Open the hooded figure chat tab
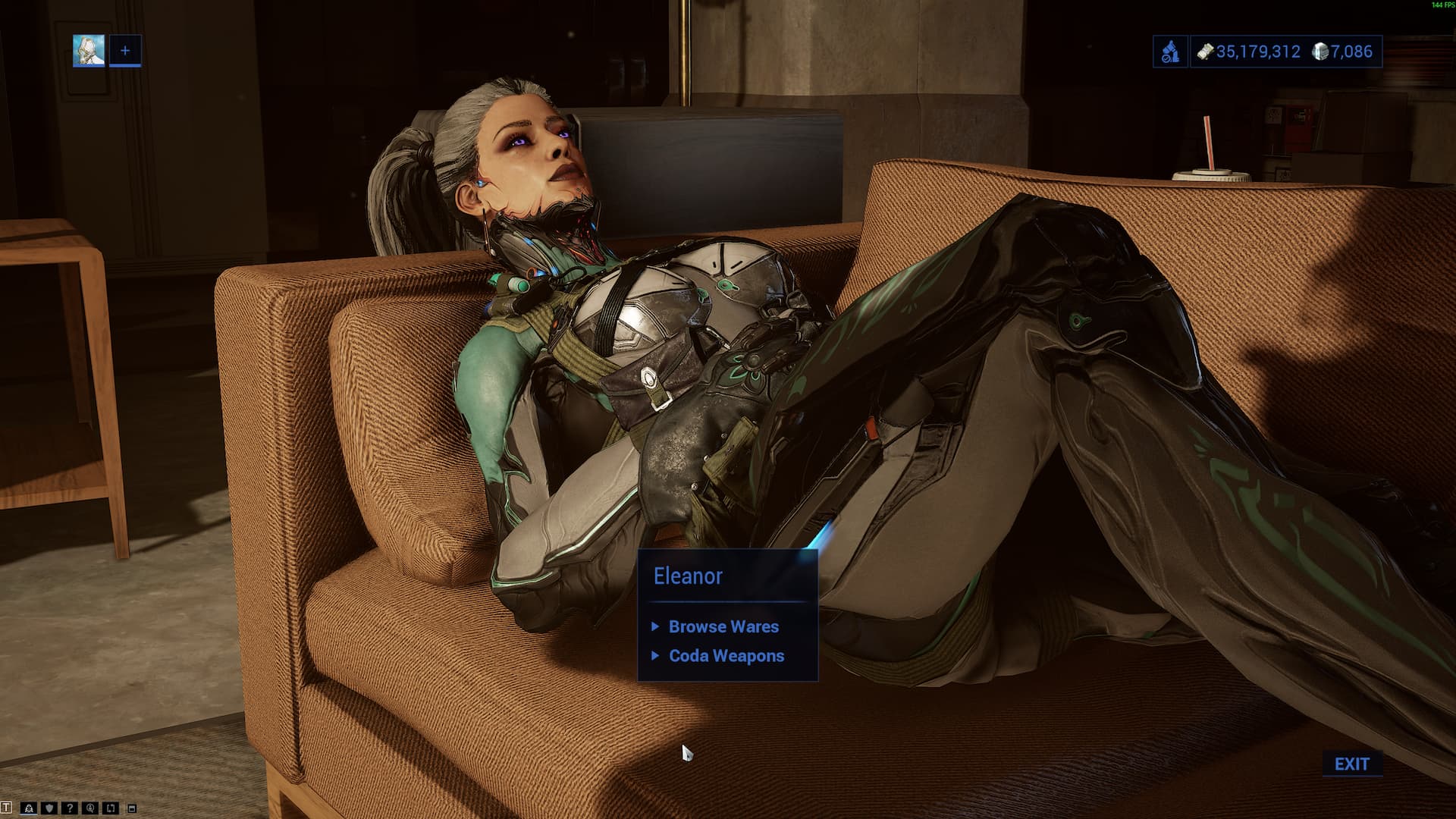 click(29, 808)
